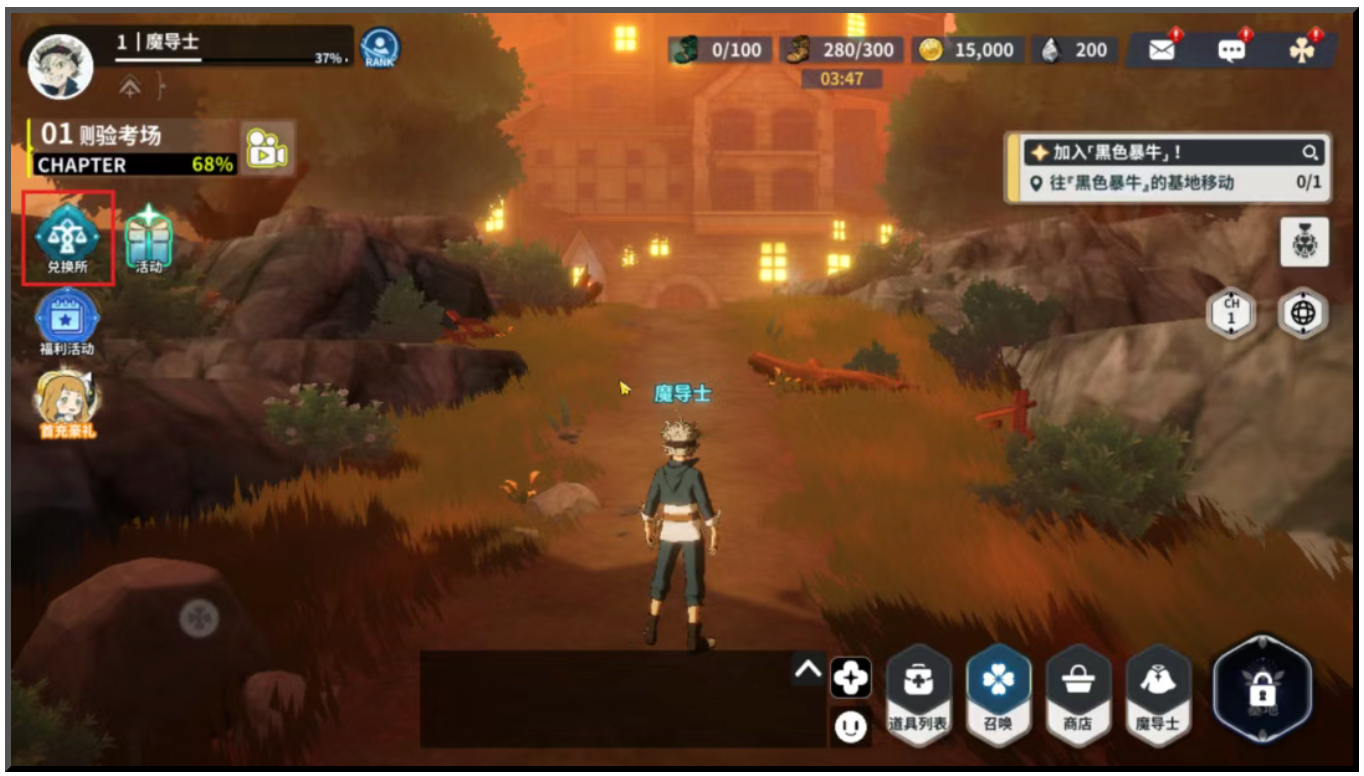Screen dimensions: 1364x776
Task: Open the chat speech bubble icon
Action: (x=1231, y=50)
